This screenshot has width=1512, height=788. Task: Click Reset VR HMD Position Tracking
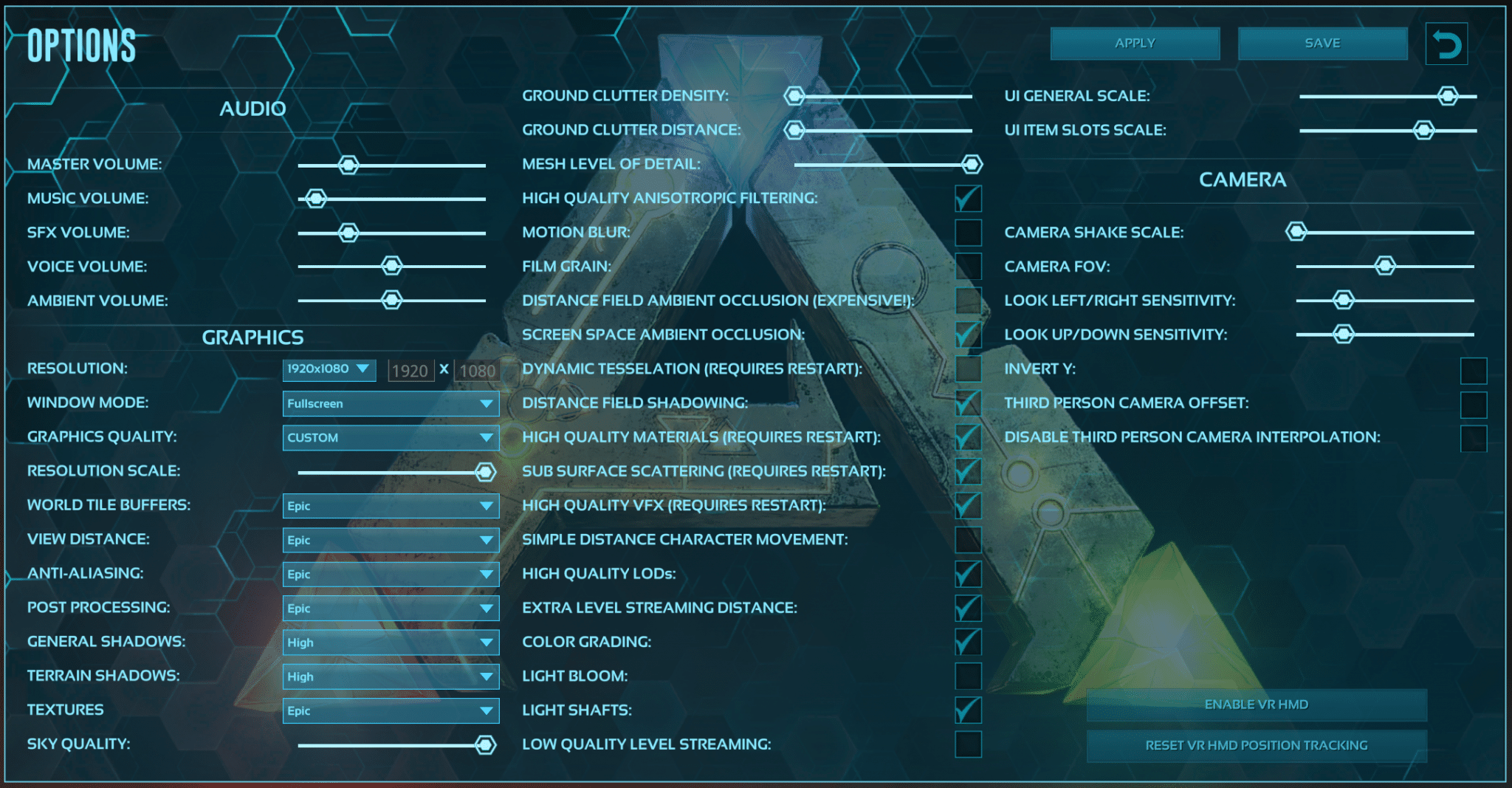click(1257, 745)
